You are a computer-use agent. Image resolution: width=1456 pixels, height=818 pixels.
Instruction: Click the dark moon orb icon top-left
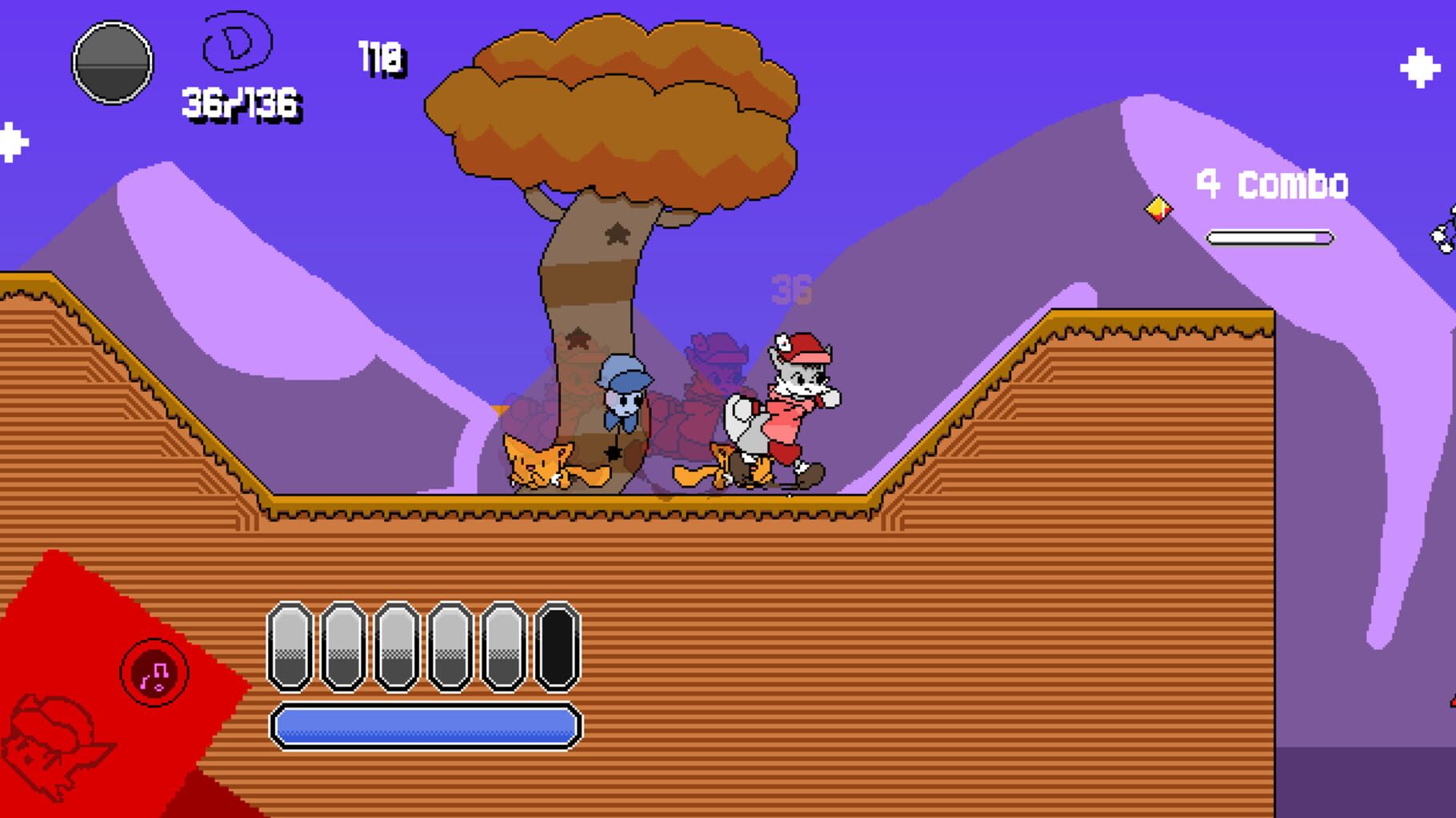[113, 62]
